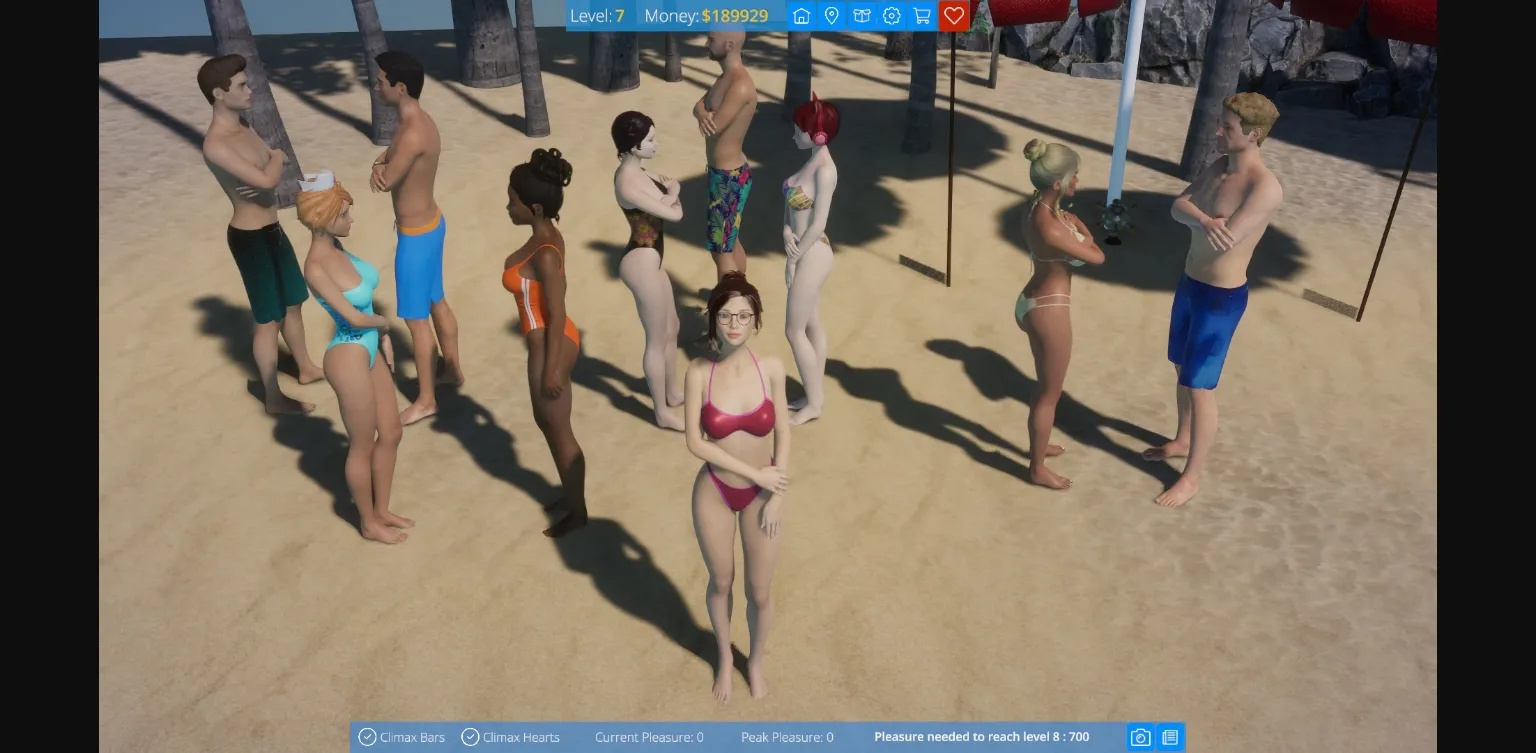
Task: Disable Climax Bars display option
Action: click(x=368, y=737)
